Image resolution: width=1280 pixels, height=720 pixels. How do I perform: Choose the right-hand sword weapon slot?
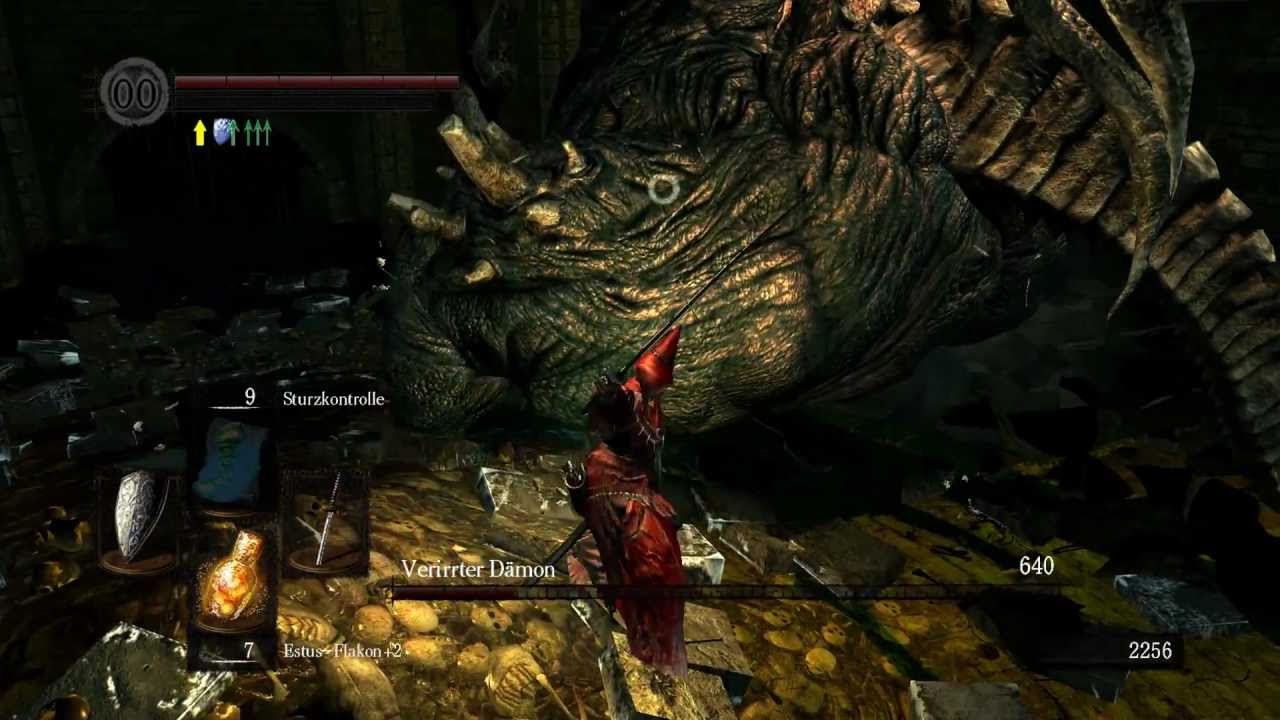325,519
